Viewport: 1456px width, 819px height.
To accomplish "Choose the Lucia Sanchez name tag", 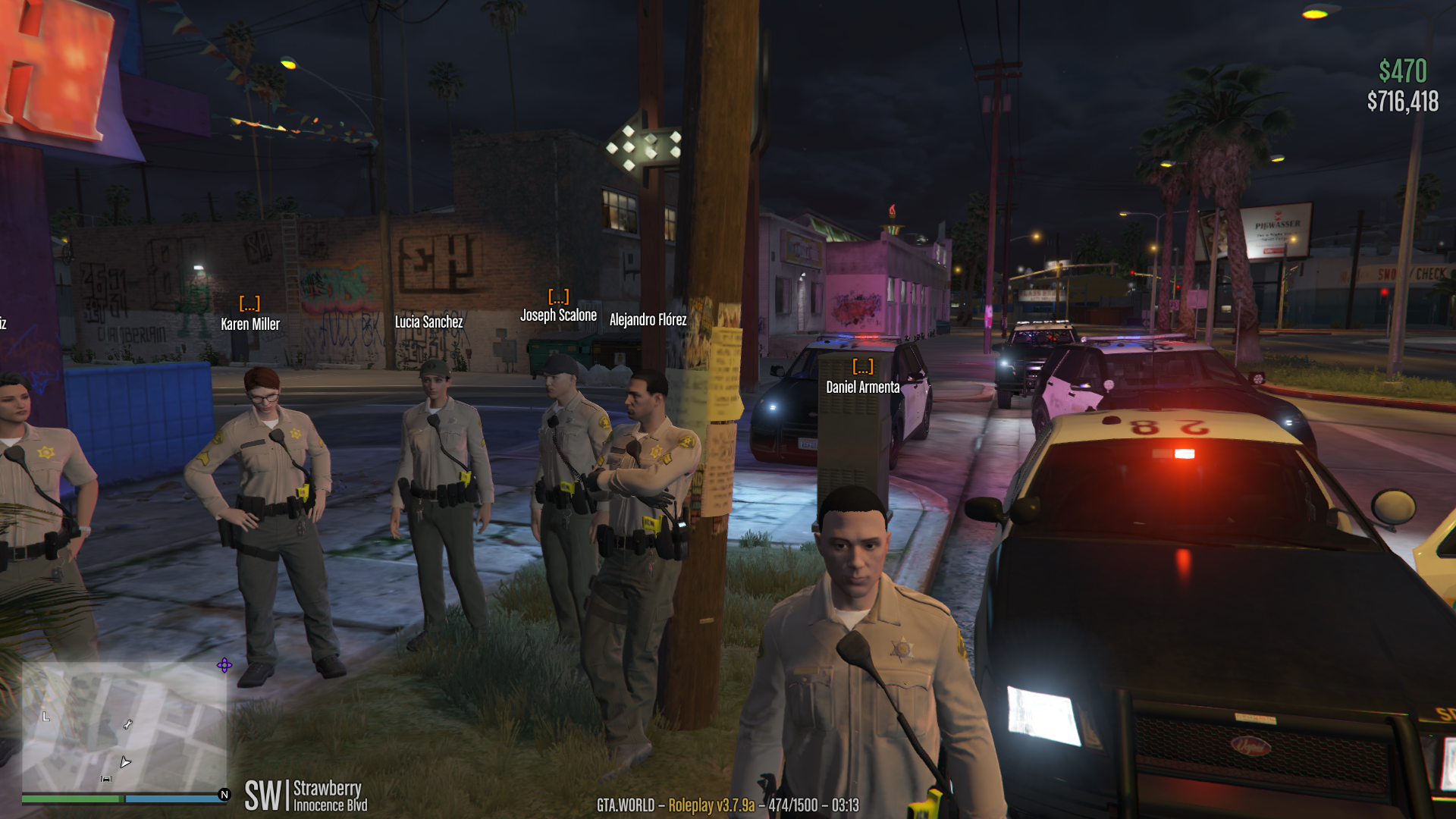I will click(428, 322).
